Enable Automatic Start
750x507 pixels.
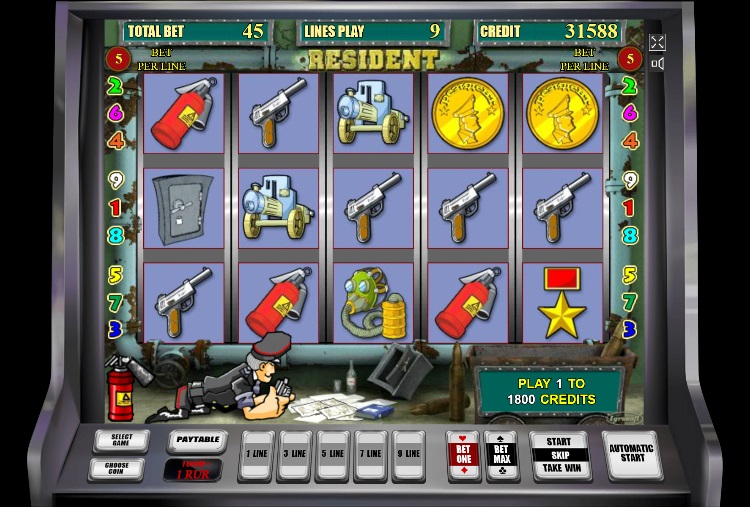pos(634,454)
